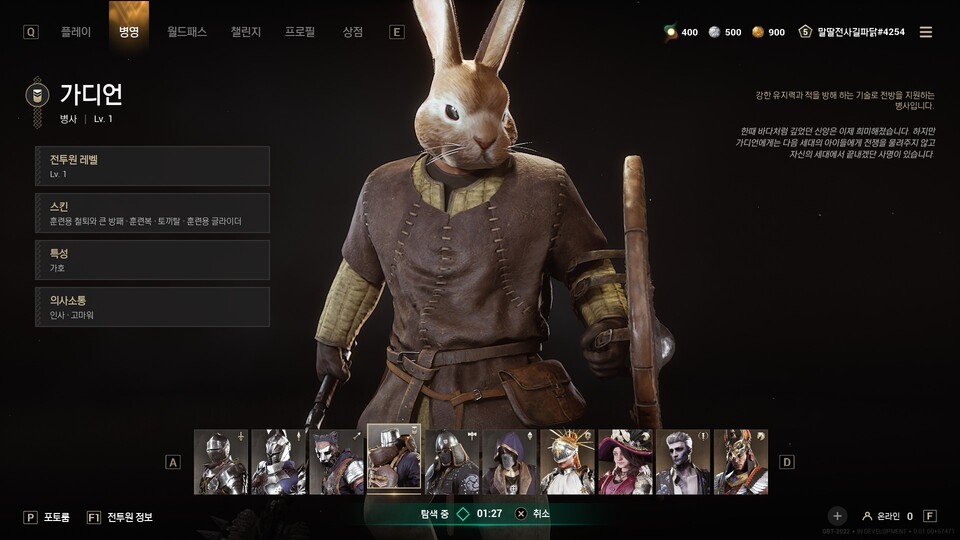Open the 플레이 tab
This screenshot has height=540, width=960.
(75, 32)
